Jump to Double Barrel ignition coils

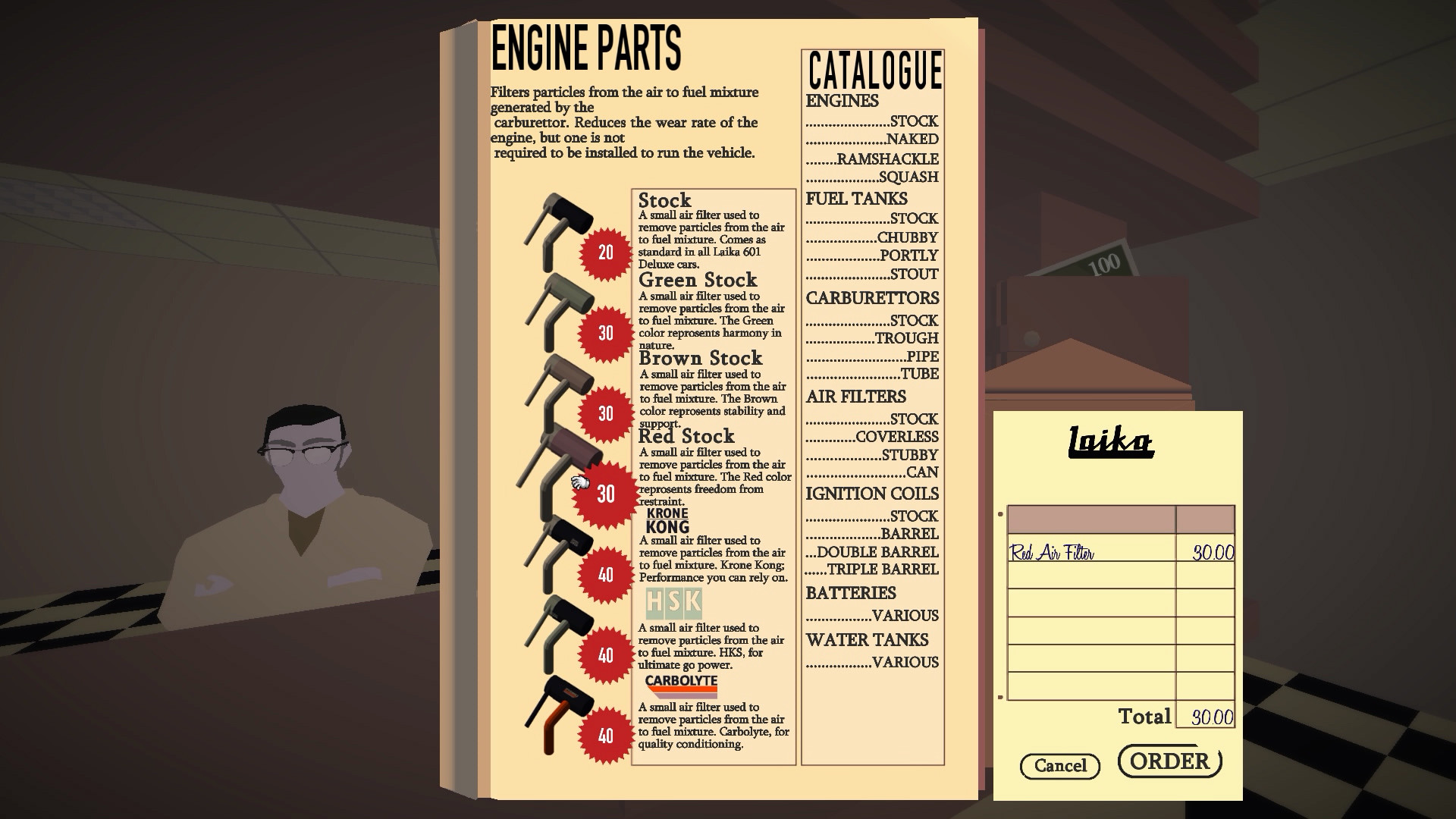[x=877, y=552]
